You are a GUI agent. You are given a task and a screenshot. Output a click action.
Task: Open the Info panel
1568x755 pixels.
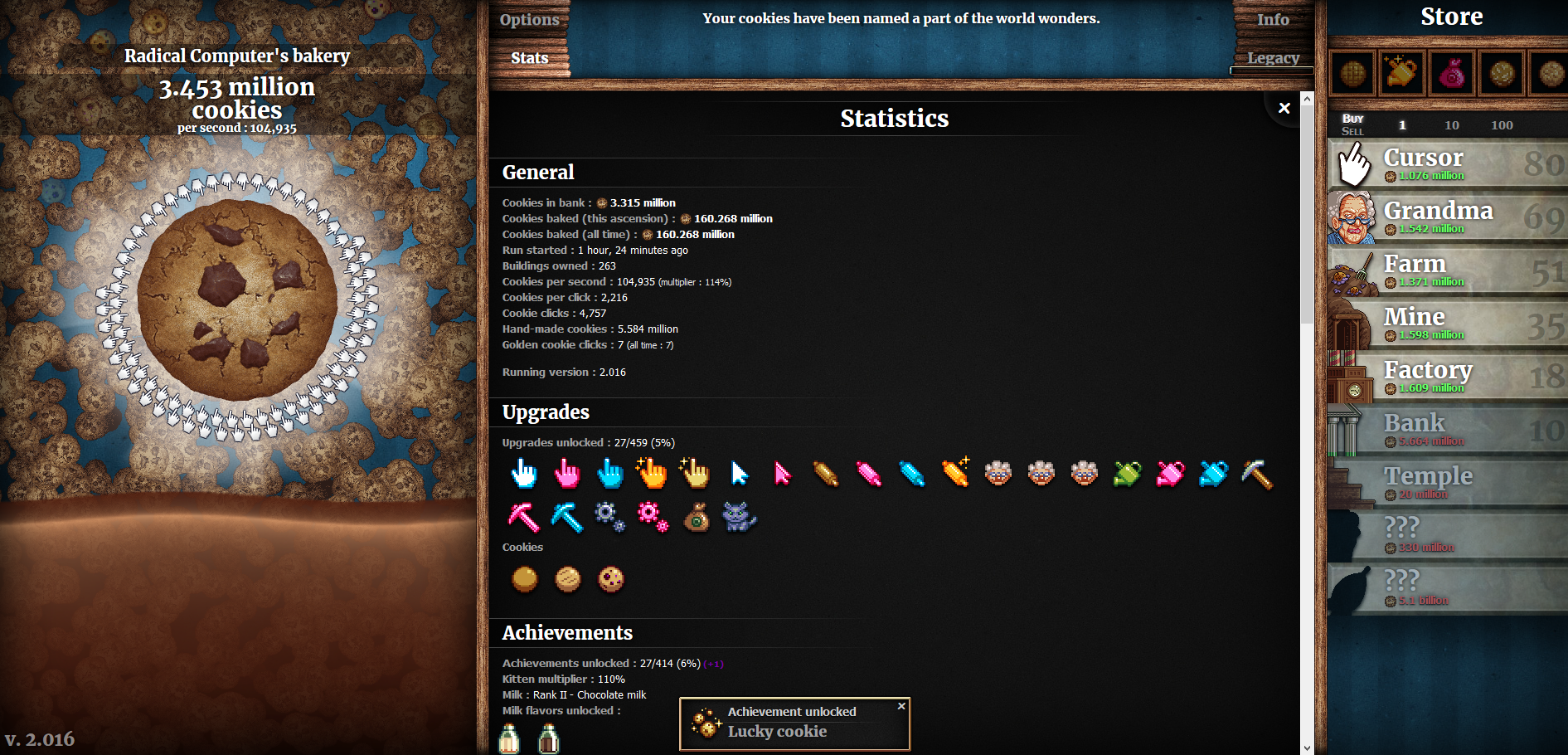click(1272, 19)
